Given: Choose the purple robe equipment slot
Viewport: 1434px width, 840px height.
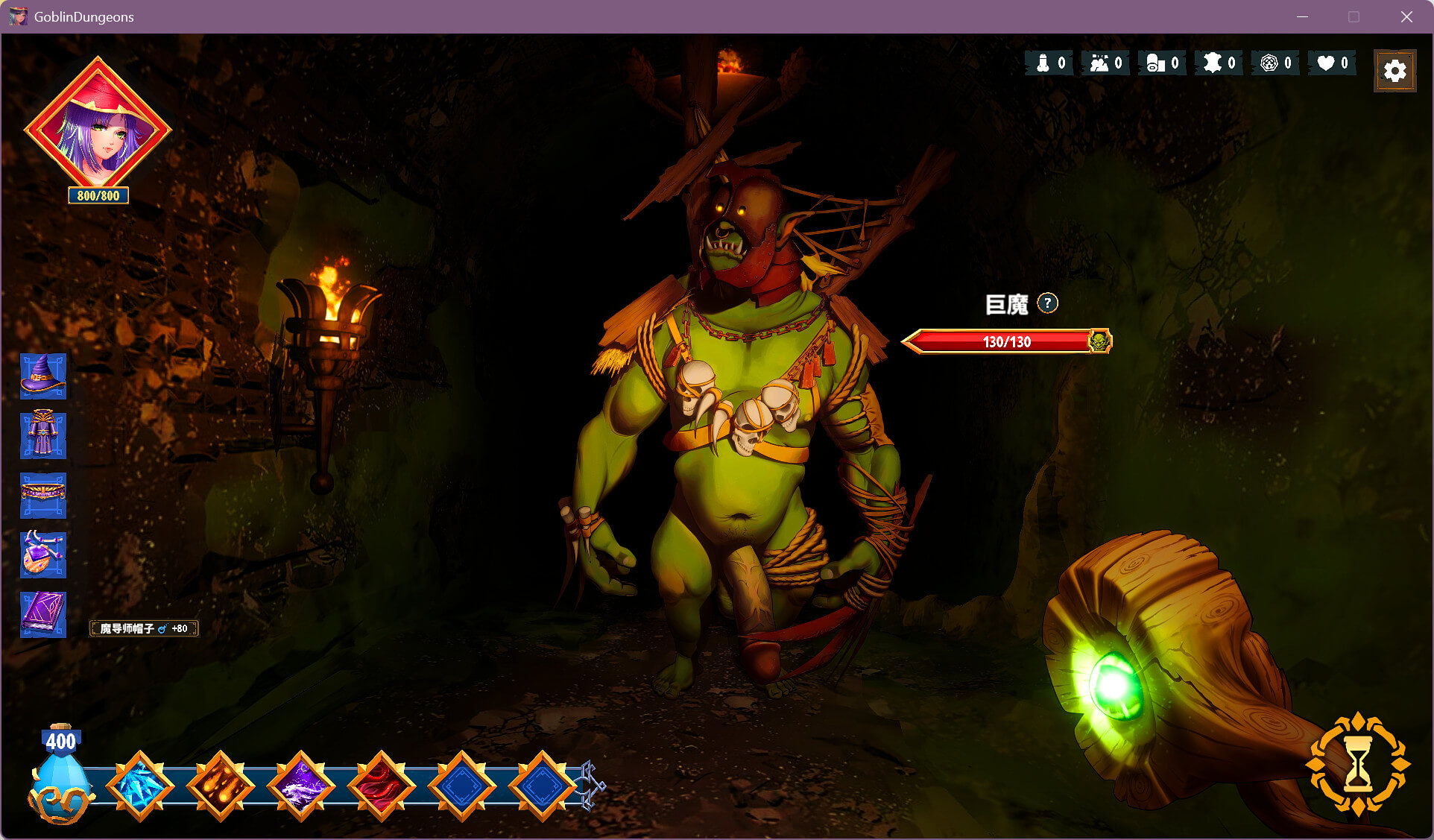Looking at the screenshot, I should point(43,435).
